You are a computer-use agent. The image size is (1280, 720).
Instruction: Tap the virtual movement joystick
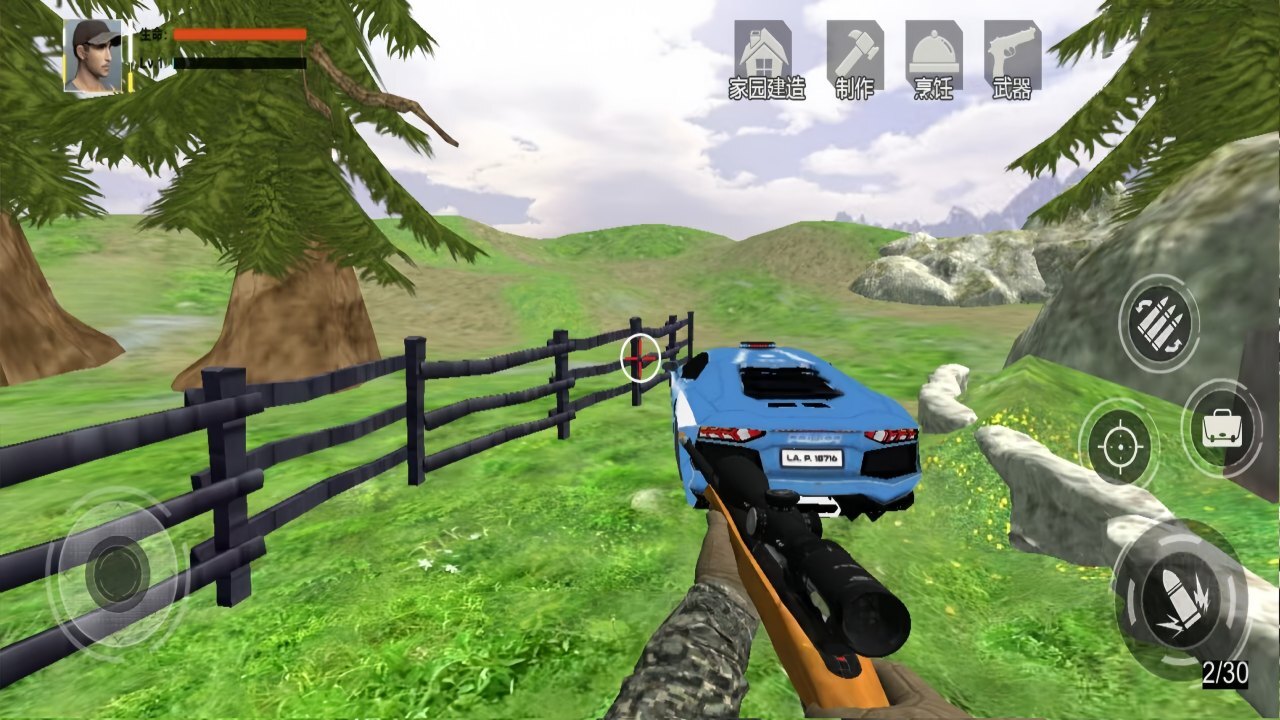118,573
